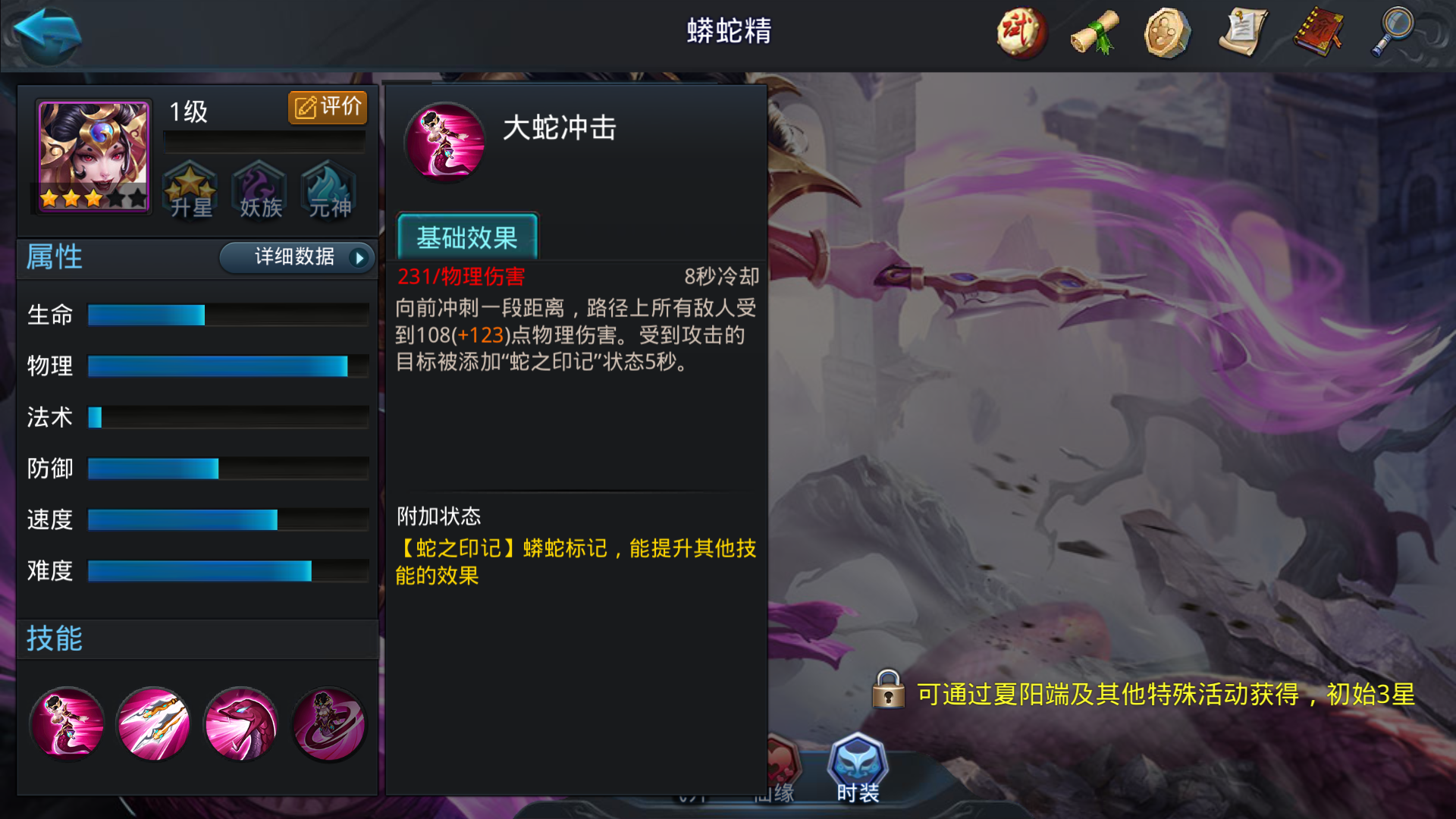Viewport: 1456px width, 819px height.
Task: Expand 详细数据 detailed stats view
Action: tap(293, 258)
